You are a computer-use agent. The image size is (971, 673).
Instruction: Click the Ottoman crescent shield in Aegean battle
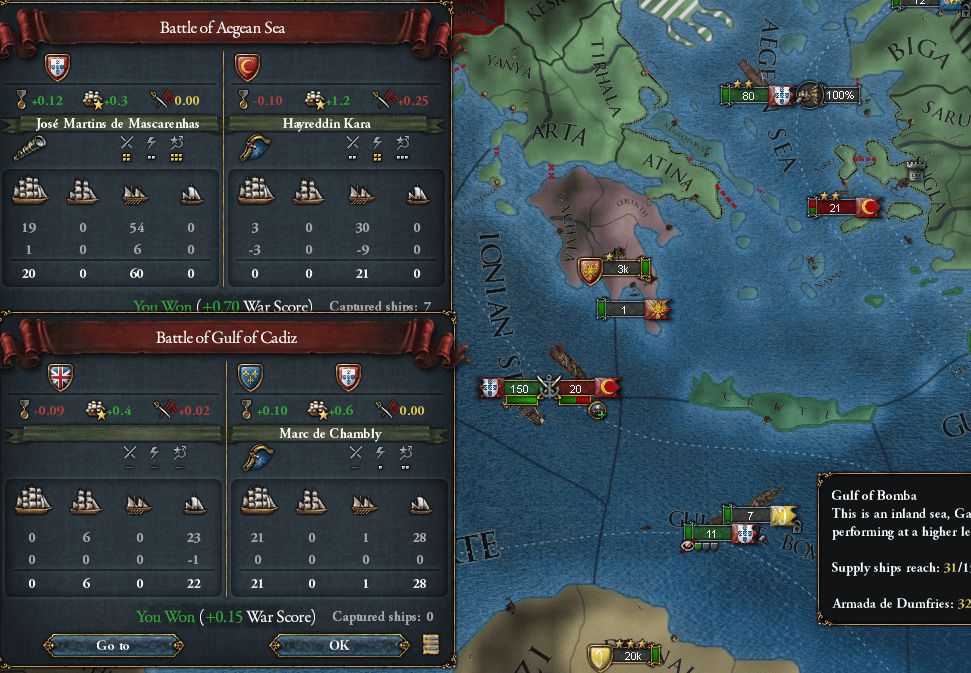click(246, 67)
